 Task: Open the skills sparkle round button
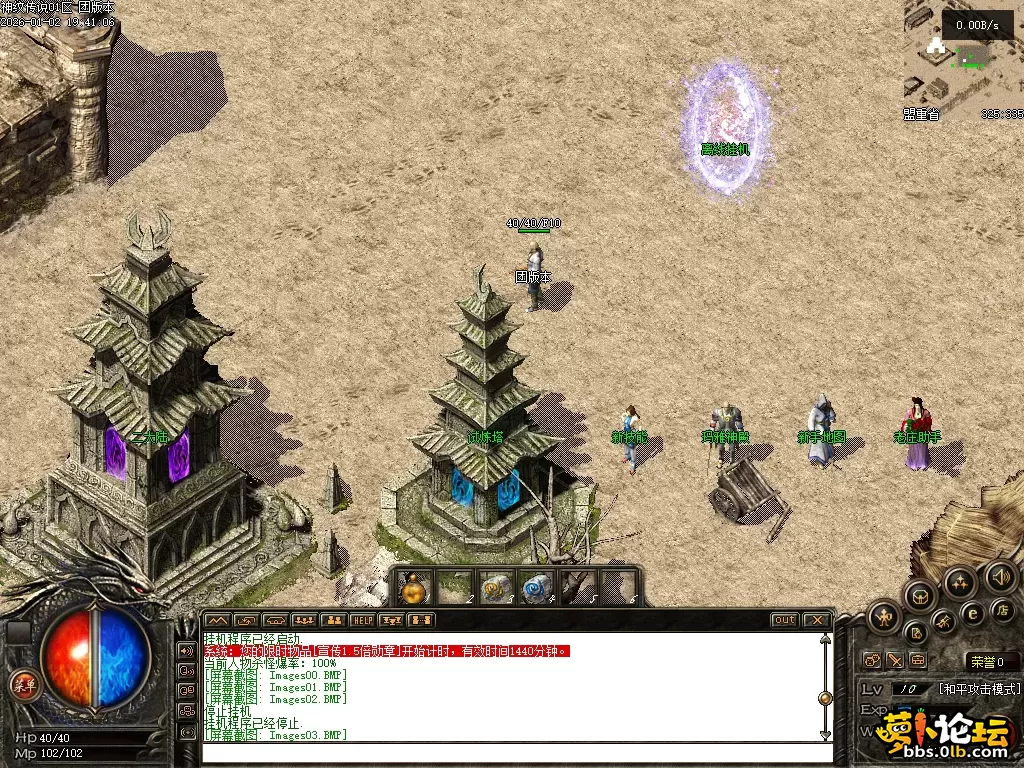(x=960, y=582)
